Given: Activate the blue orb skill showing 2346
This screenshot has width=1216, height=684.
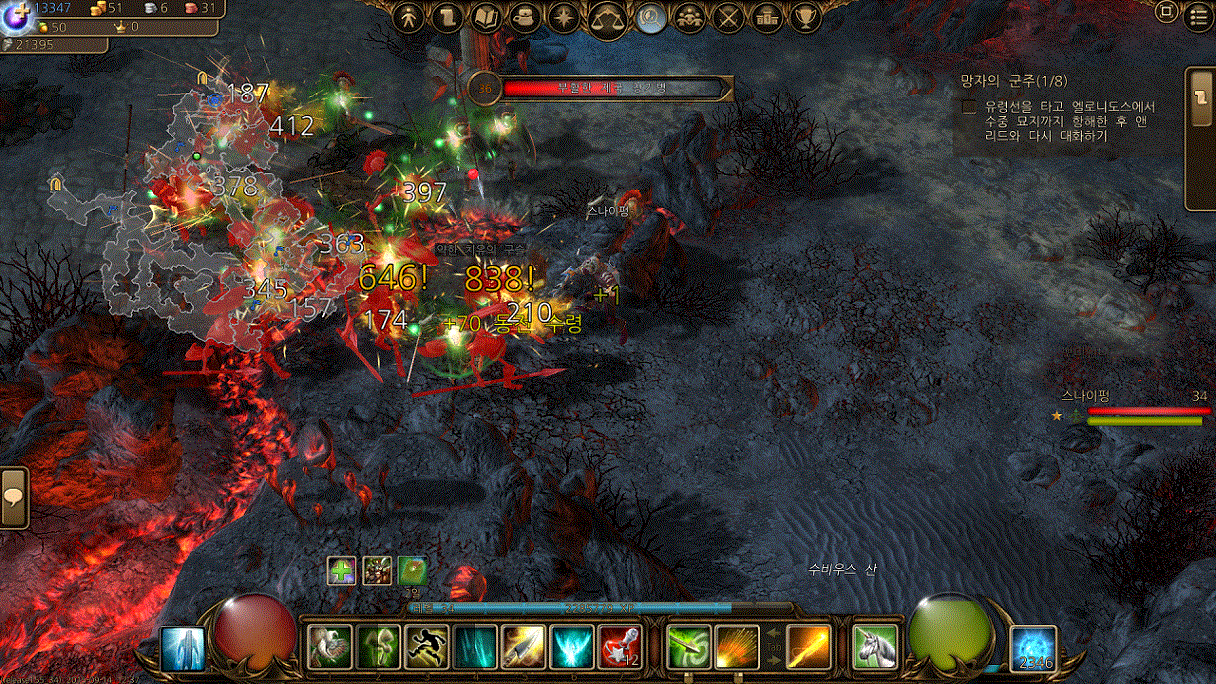Looking at the screenshot, I should 1033,648.
